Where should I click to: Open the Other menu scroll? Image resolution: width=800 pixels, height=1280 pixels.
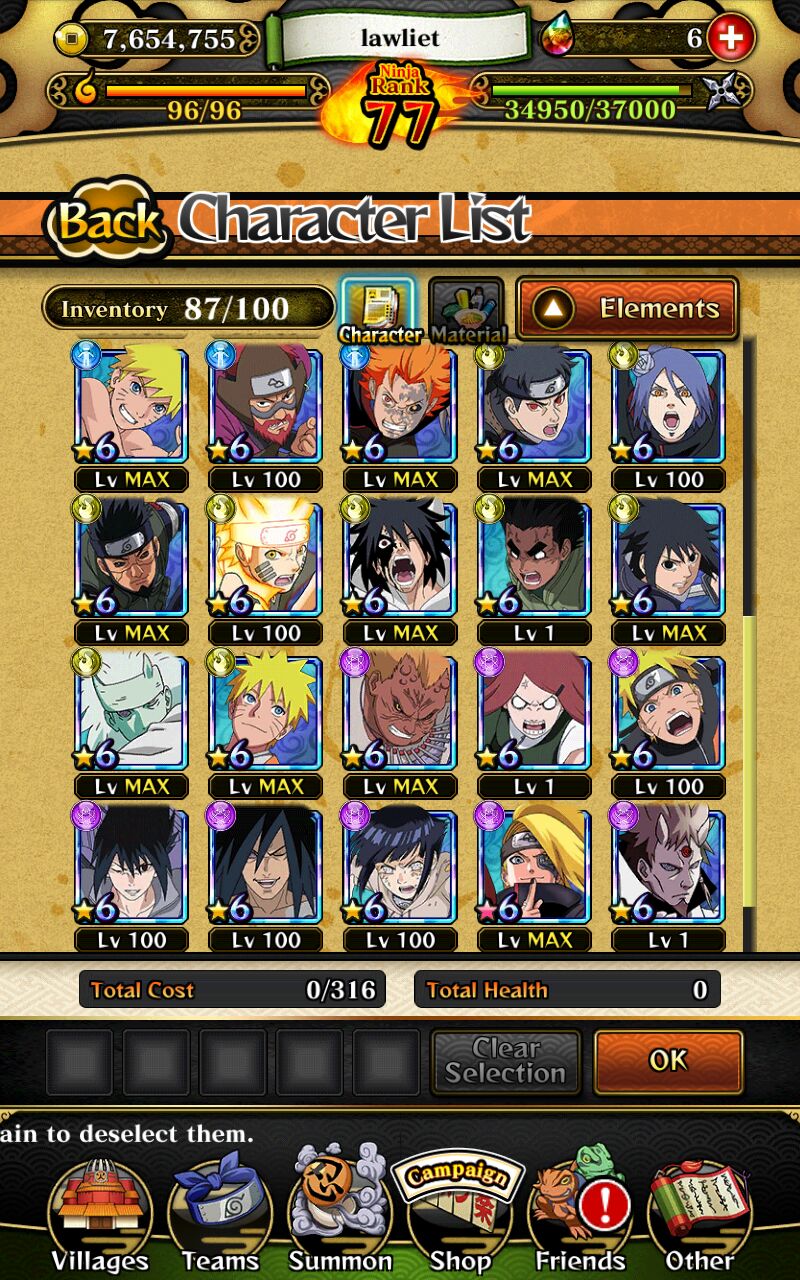click(x=700, y=1212)
